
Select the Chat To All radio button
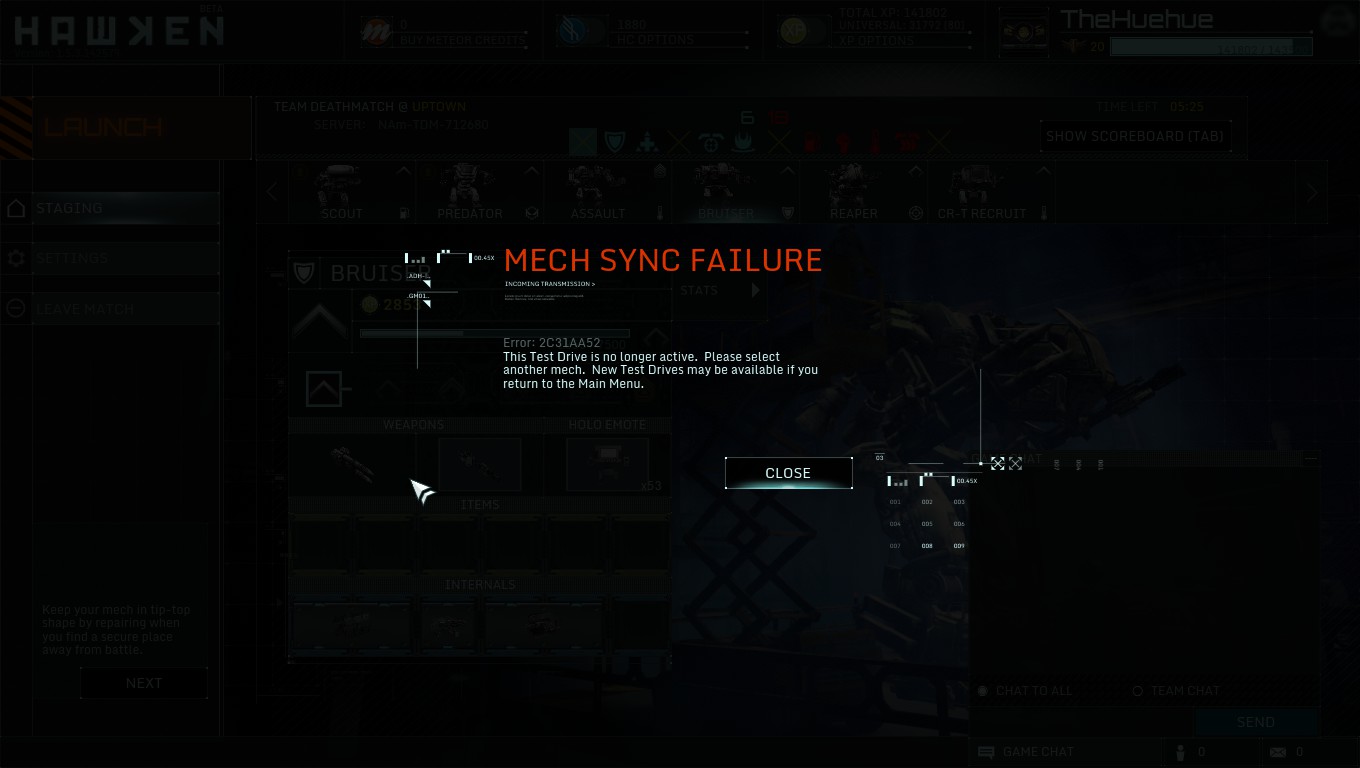click(982, 690)
